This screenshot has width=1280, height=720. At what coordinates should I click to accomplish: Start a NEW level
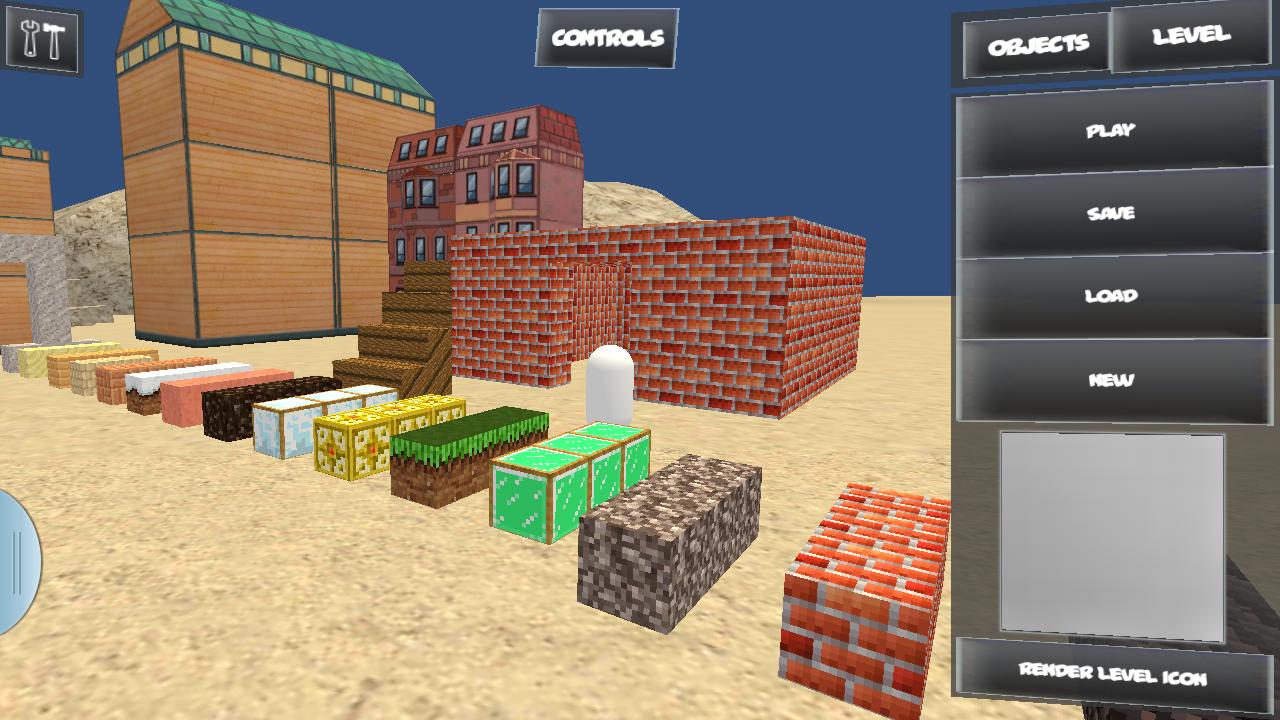pyautogui.click(x=1113, y=378)
